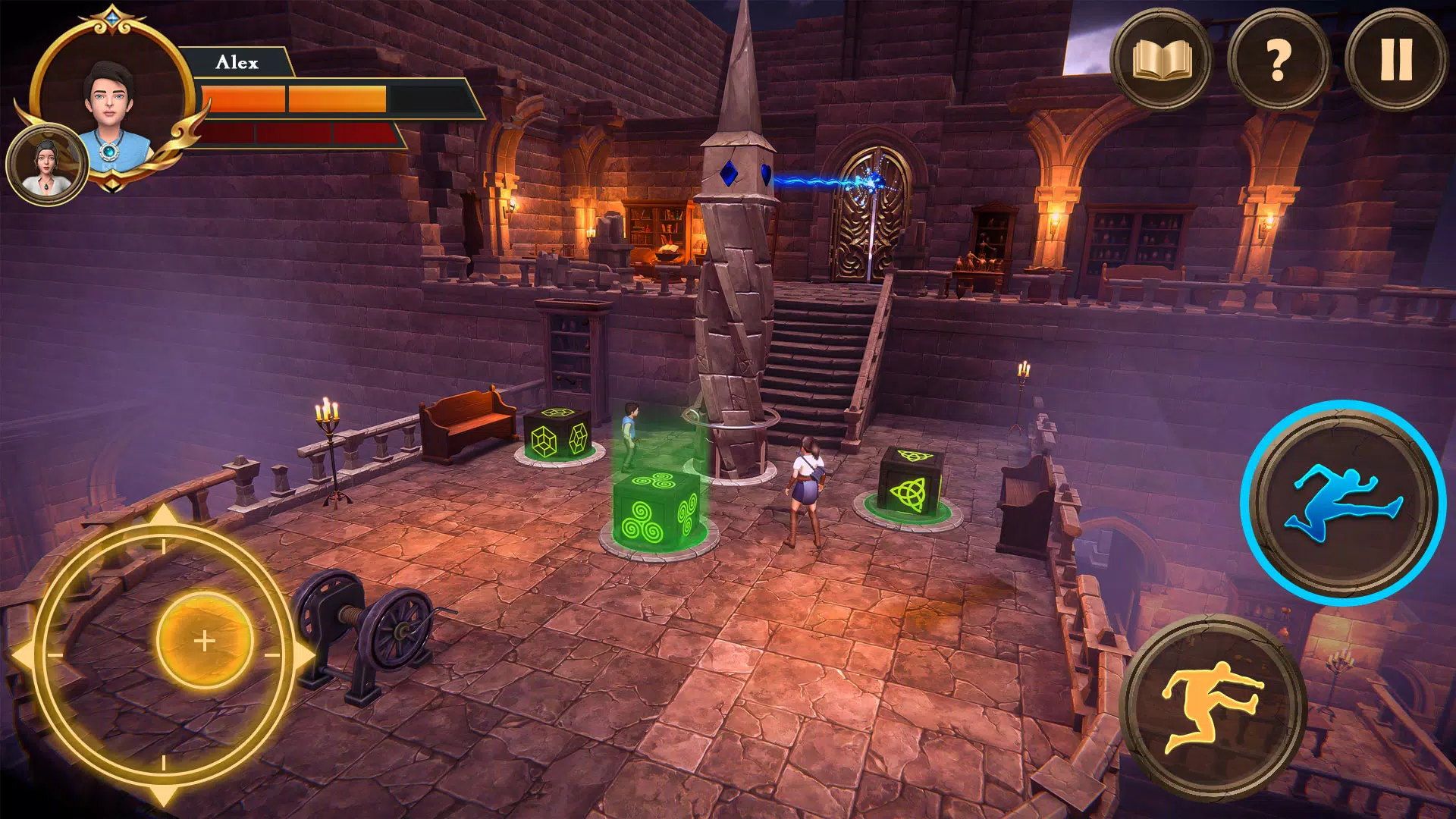Tap the orange jump action button
1456x819 pixels.
[x=1213, y=707]
